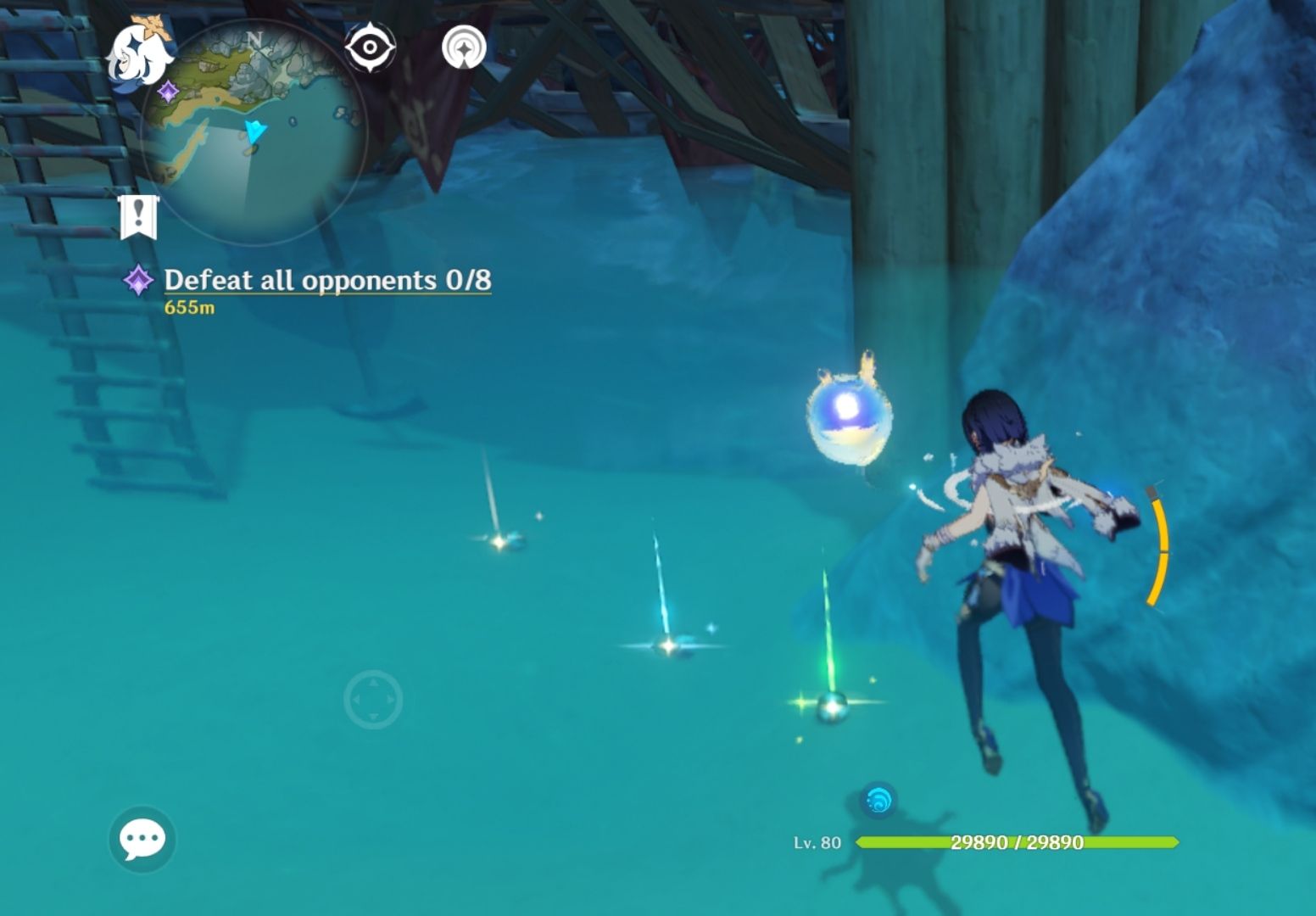Tap the quest banner with exclamation mark
This screenshot has height=916, width=1316.
[x=140, y=215]
